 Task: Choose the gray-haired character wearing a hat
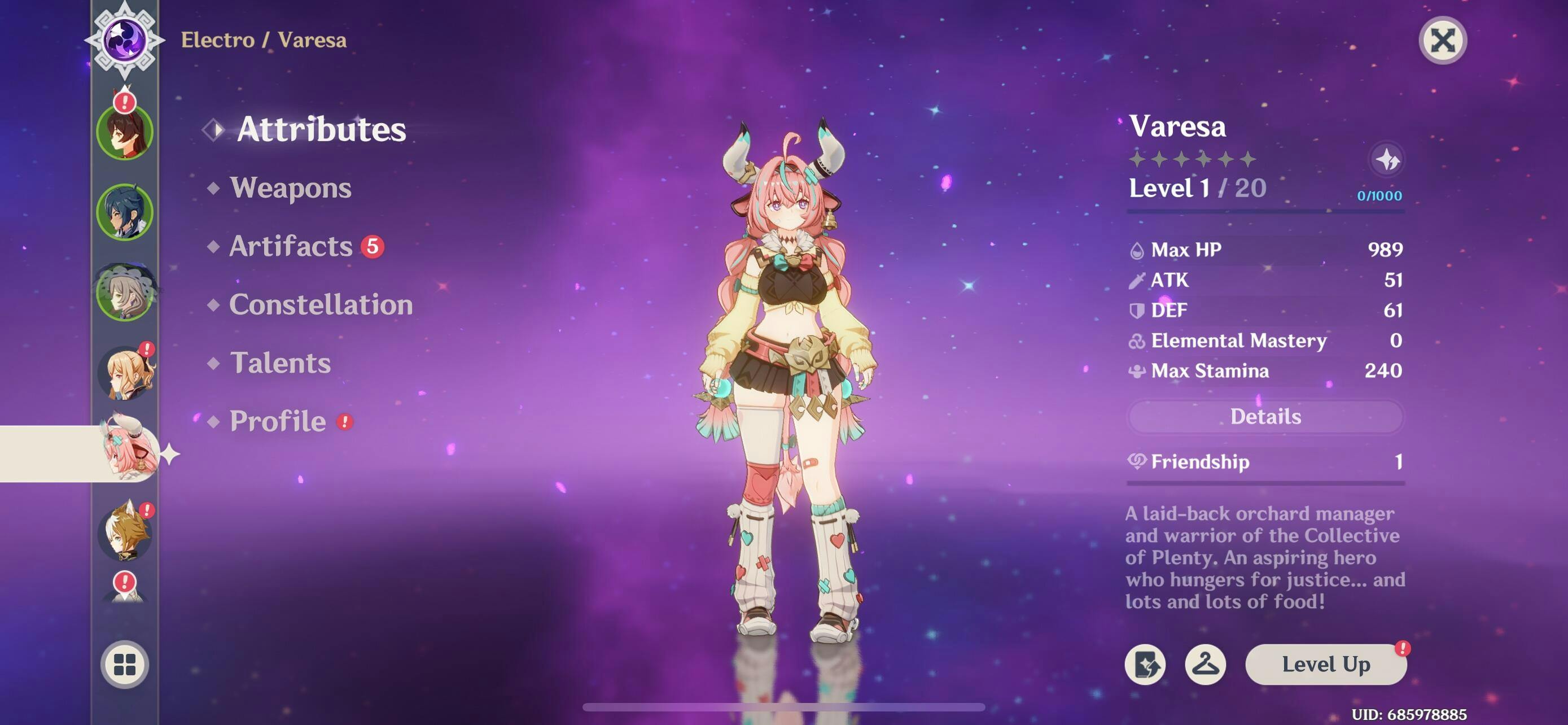(x=125, y=293)
